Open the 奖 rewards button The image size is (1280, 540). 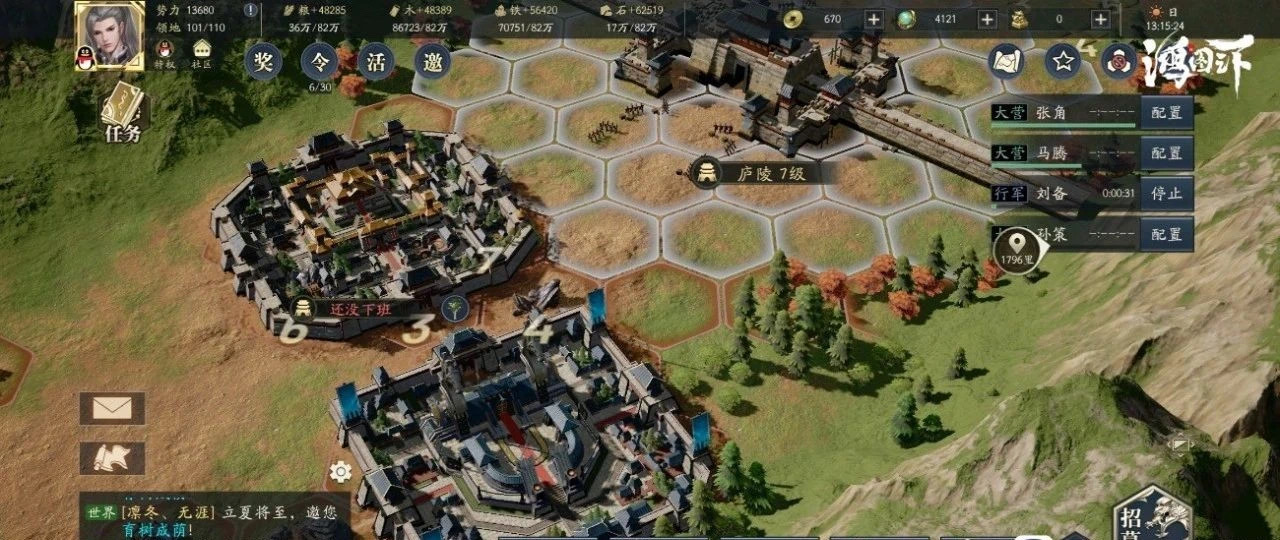pos(263,61)
